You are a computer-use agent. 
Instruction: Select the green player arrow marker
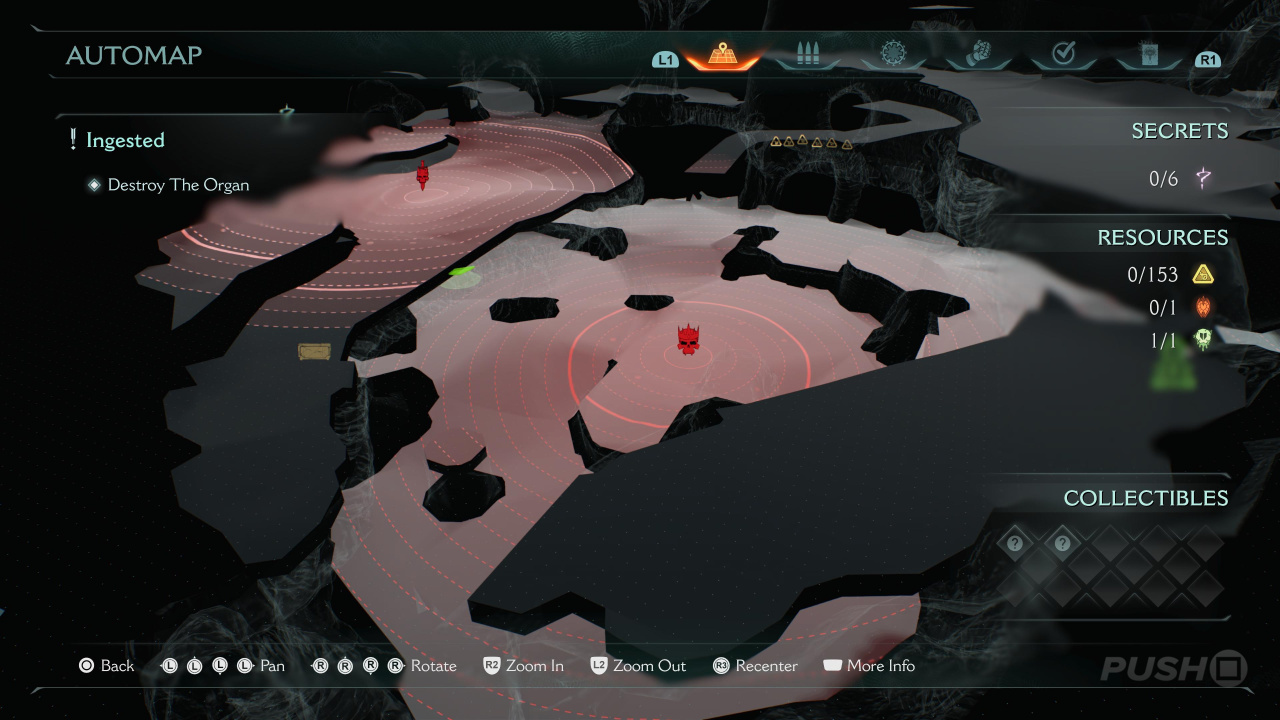461,271
